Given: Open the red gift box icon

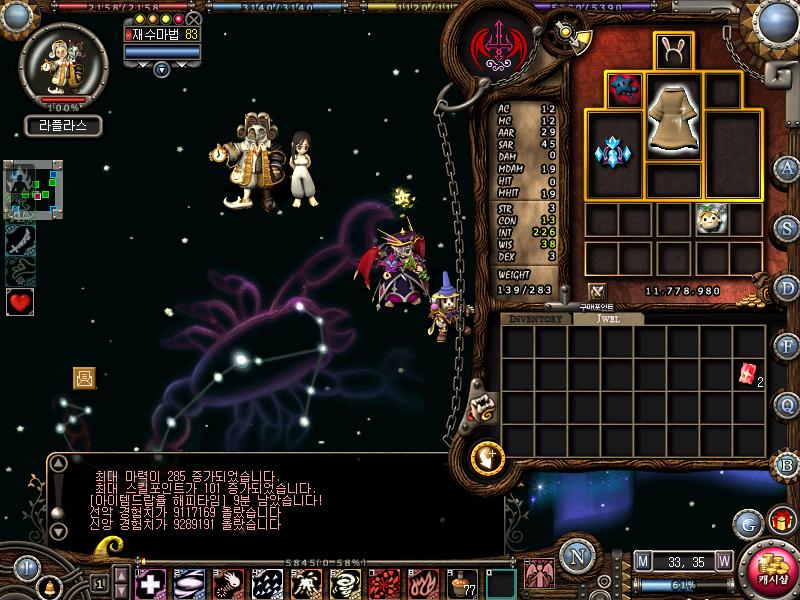Looking at the screenshot, I should click(780, 521).
